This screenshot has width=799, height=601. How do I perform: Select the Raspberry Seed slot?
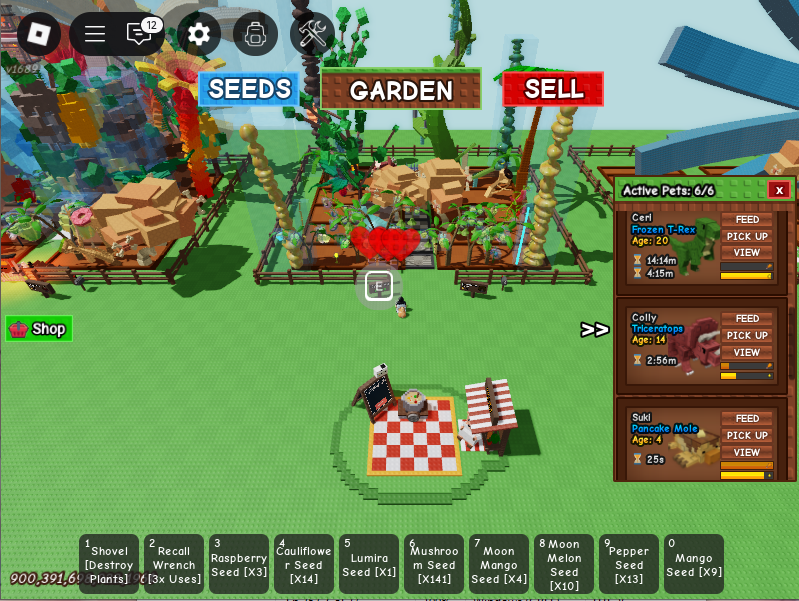coord(239,564)
